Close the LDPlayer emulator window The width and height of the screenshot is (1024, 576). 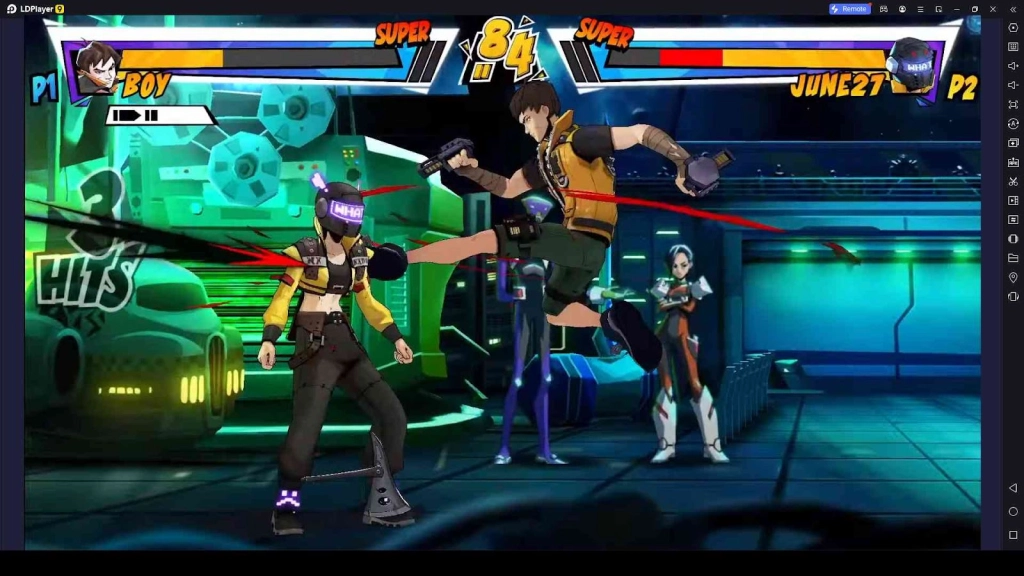[993, 9]
